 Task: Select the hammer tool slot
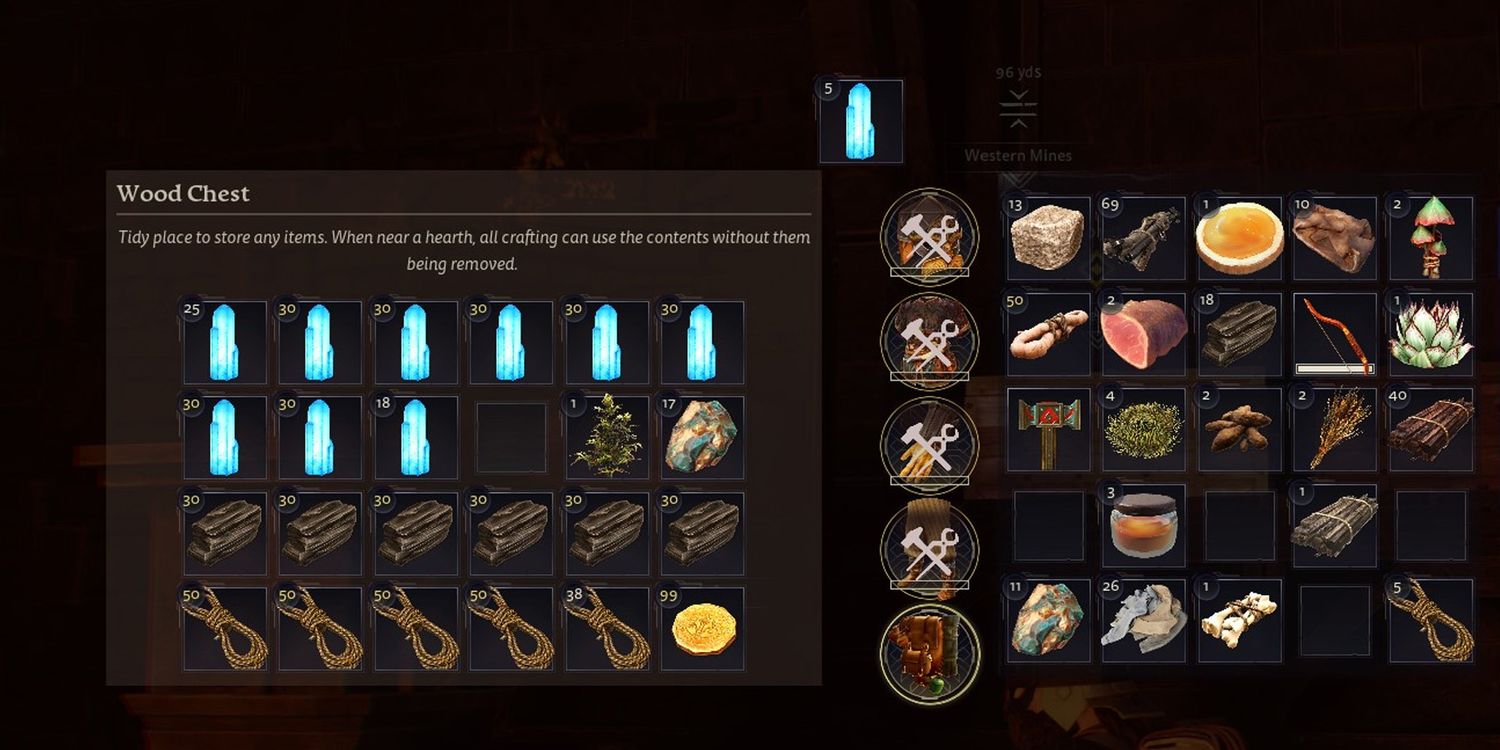pyautogui.click(x=1047, y=429)
